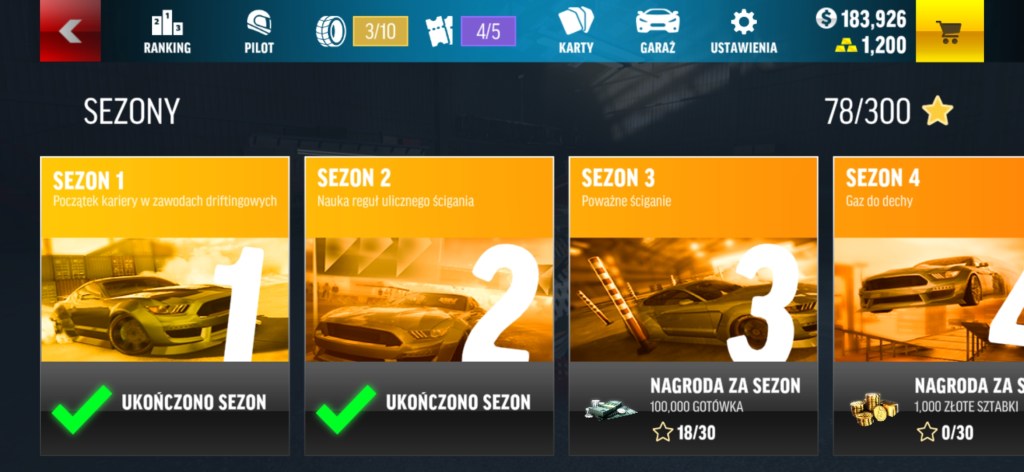Image resolution: width=1024 pixels, height=472 pixels.
Task: Open the Garaż garage
Action: click(x=657, y=31)
